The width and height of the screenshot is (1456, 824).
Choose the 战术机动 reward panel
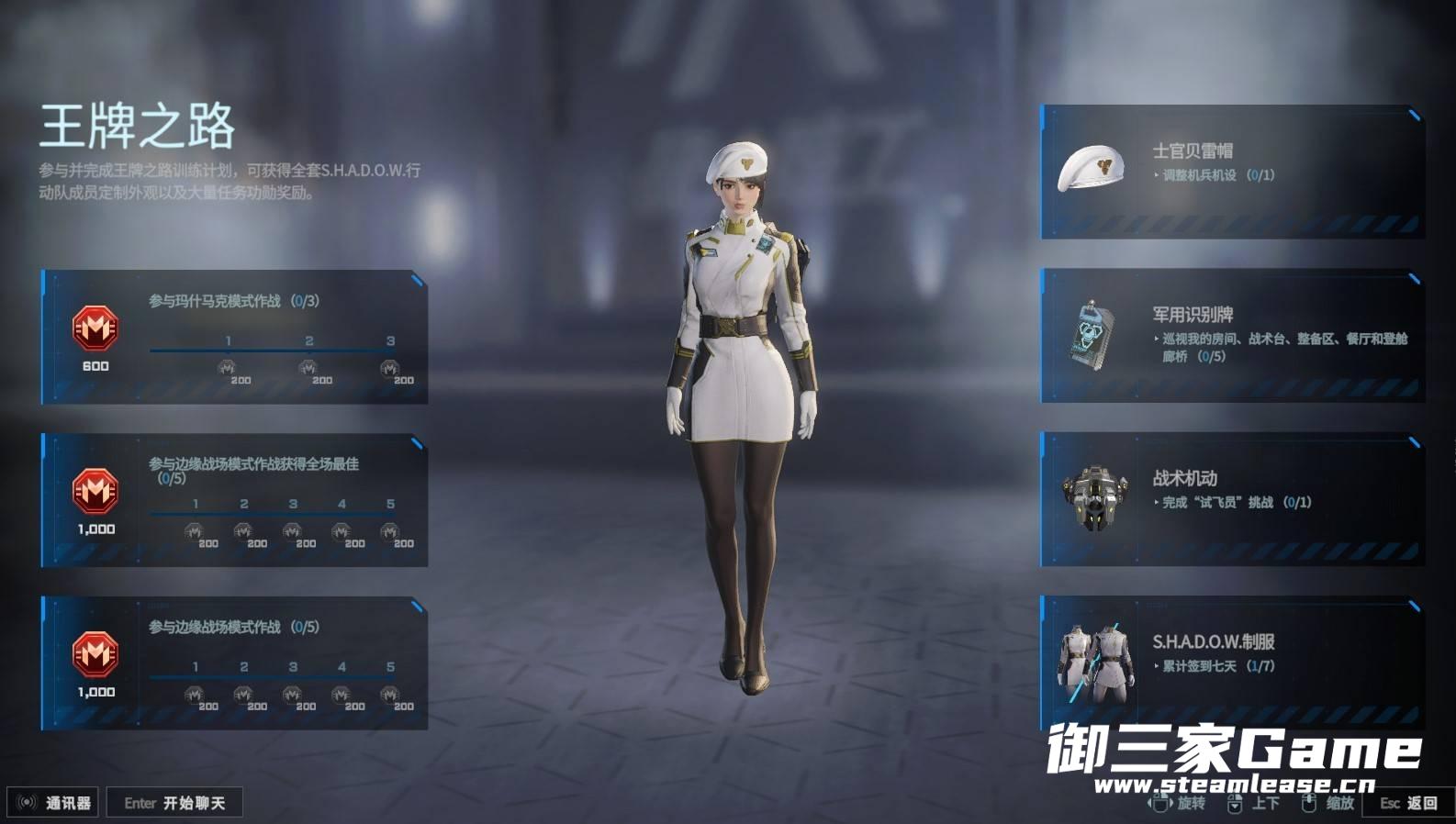(x=1232, y=499)
